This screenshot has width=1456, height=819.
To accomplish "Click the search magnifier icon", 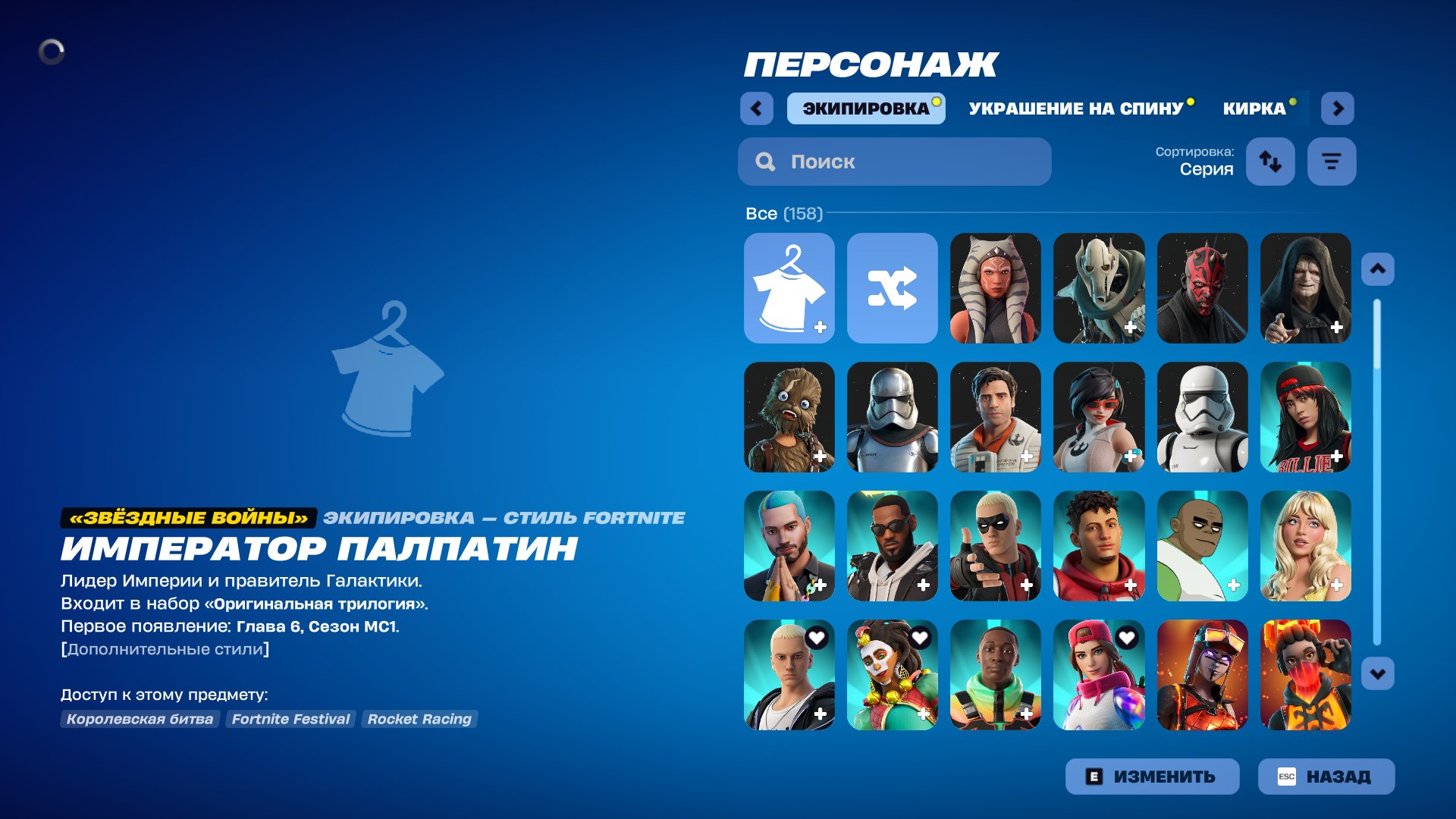I will 764,161.
